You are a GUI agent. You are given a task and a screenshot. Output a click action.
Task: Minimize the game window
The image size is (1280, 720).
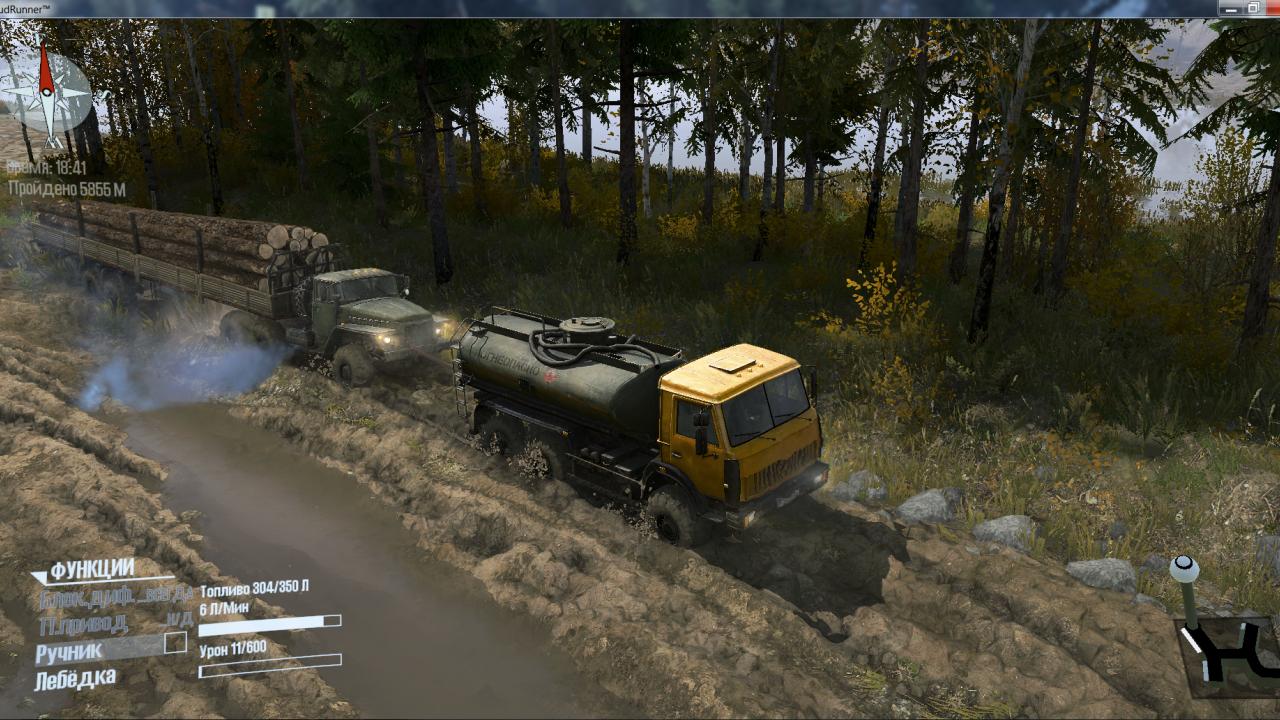point(1230,8)
